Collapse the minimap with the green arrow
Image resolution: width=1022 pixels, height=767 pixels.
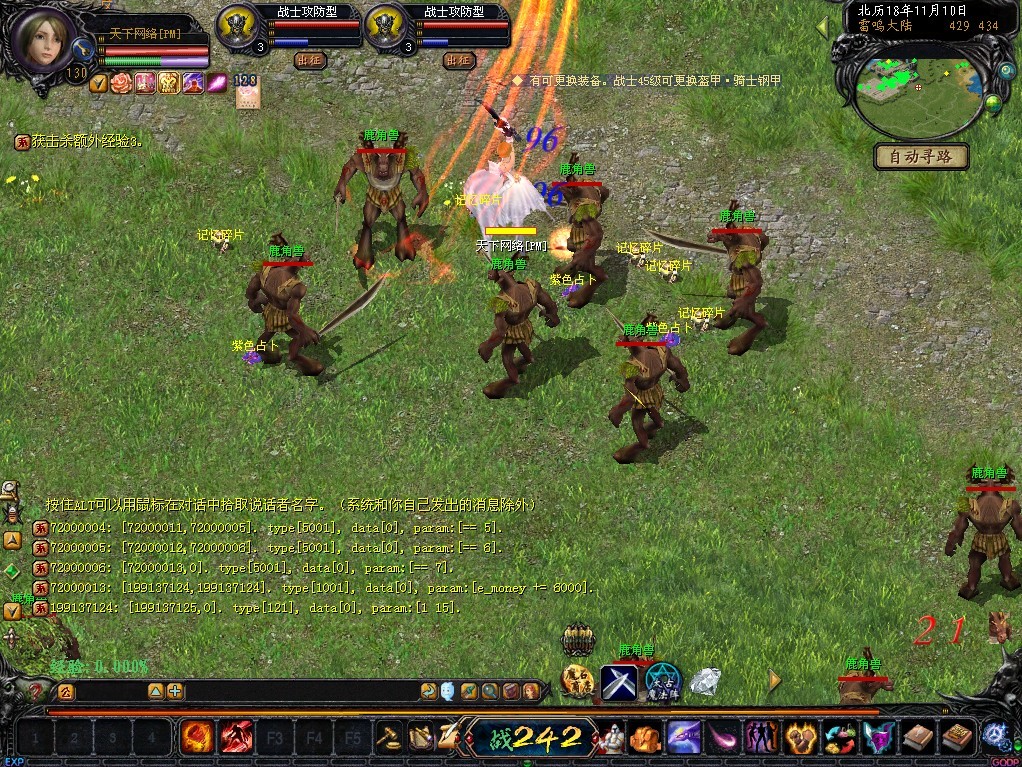coord(823,29)
